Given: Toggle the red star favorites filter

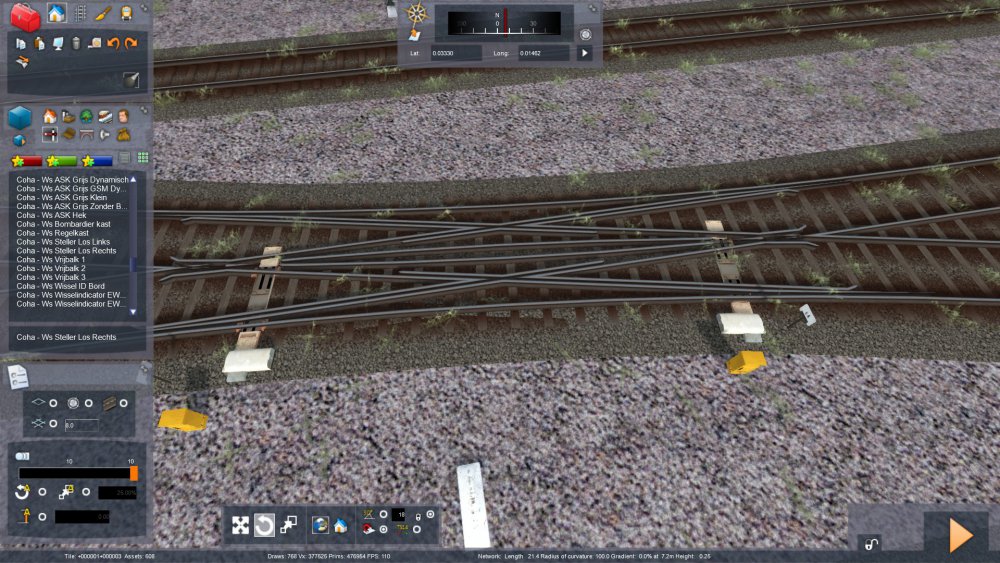Looking at the screenshot, I should pos(26,160).
